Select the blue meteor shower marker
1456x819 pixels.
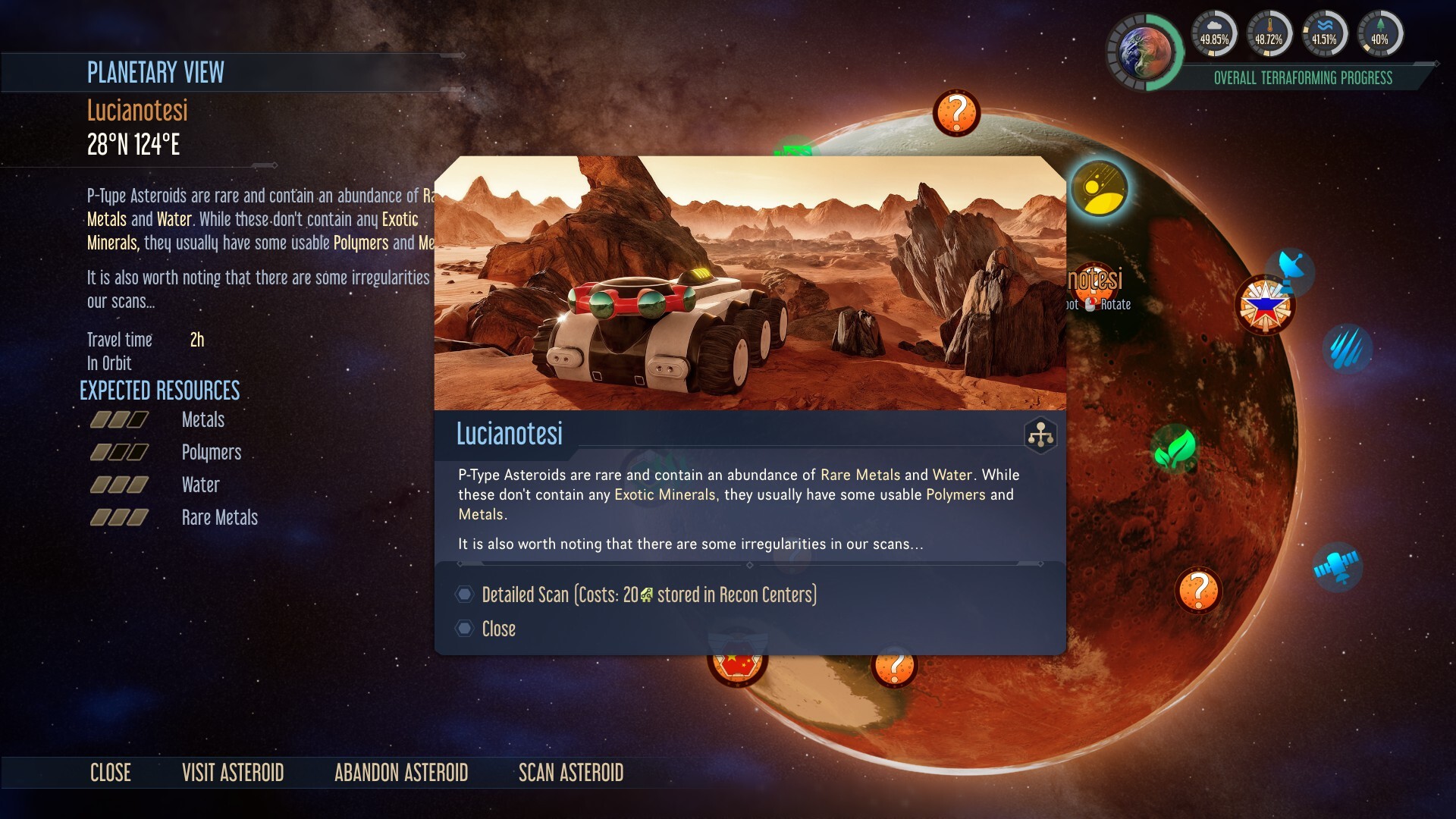(x=1348, y=349)
